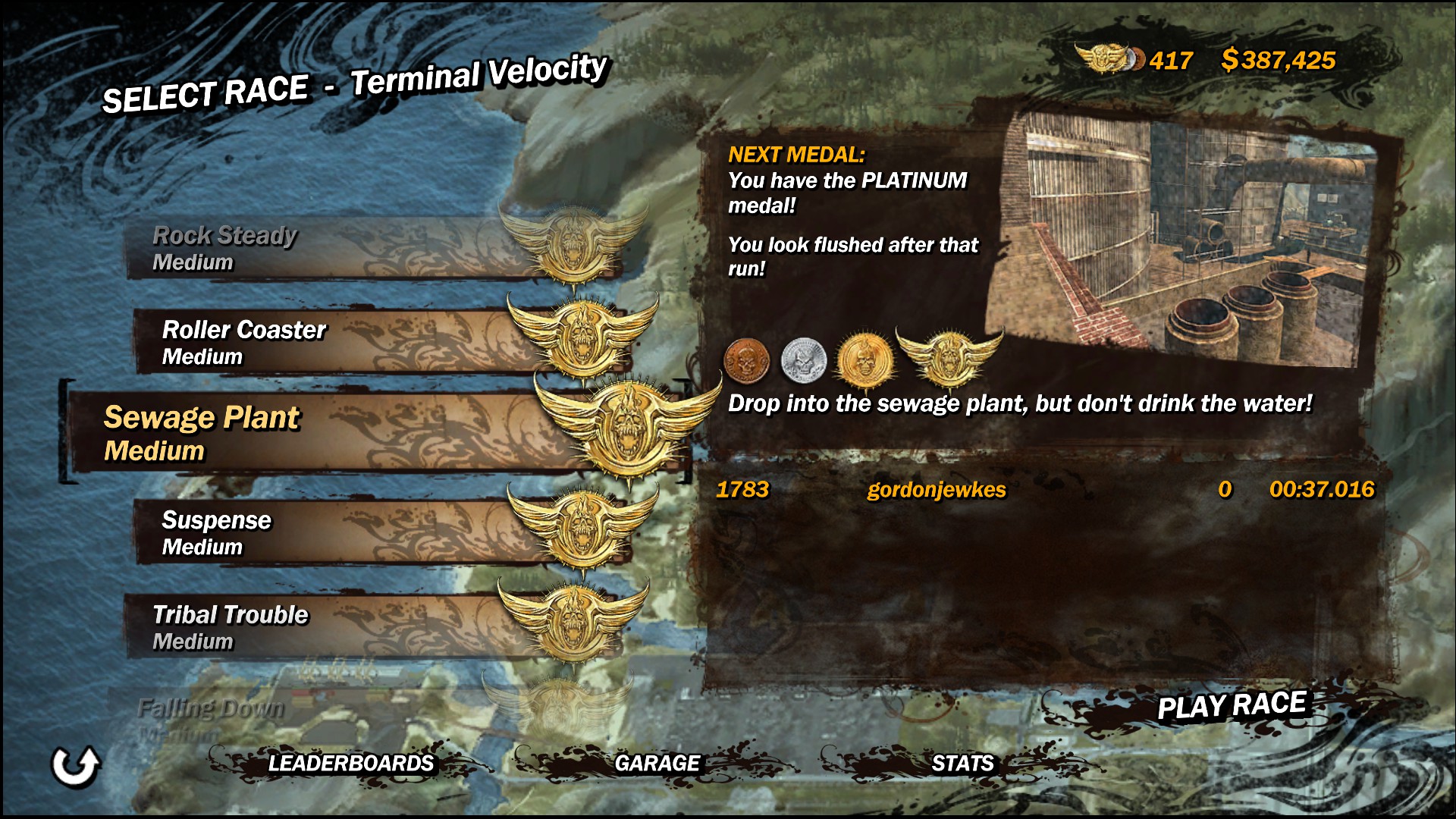
Task: Open the Leaderboards screen
Action: 350,763
